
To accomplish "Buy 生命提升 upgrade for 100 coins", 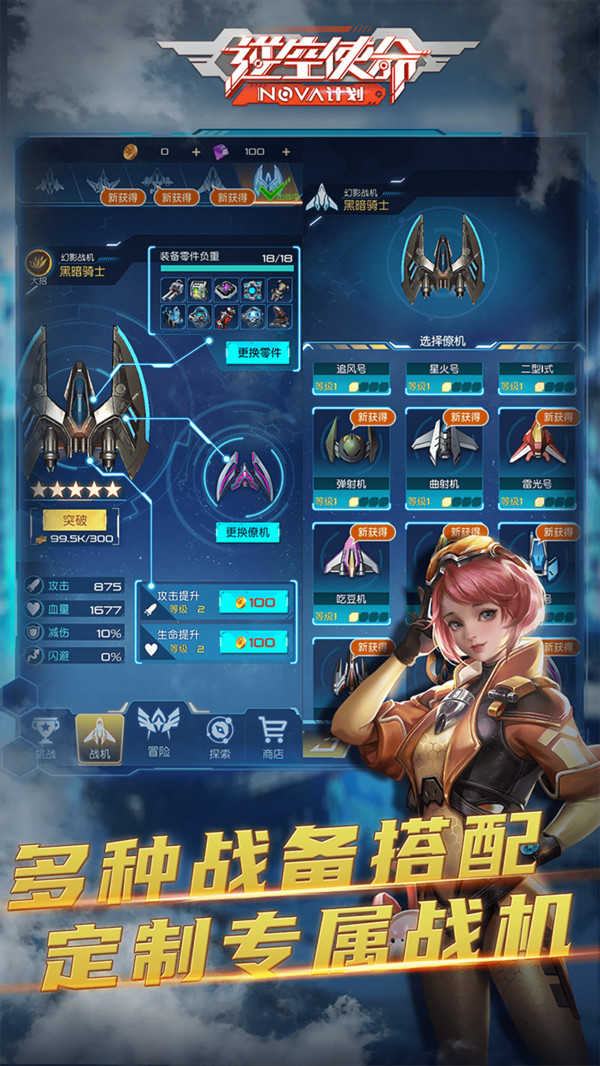I will coord(254,643).
